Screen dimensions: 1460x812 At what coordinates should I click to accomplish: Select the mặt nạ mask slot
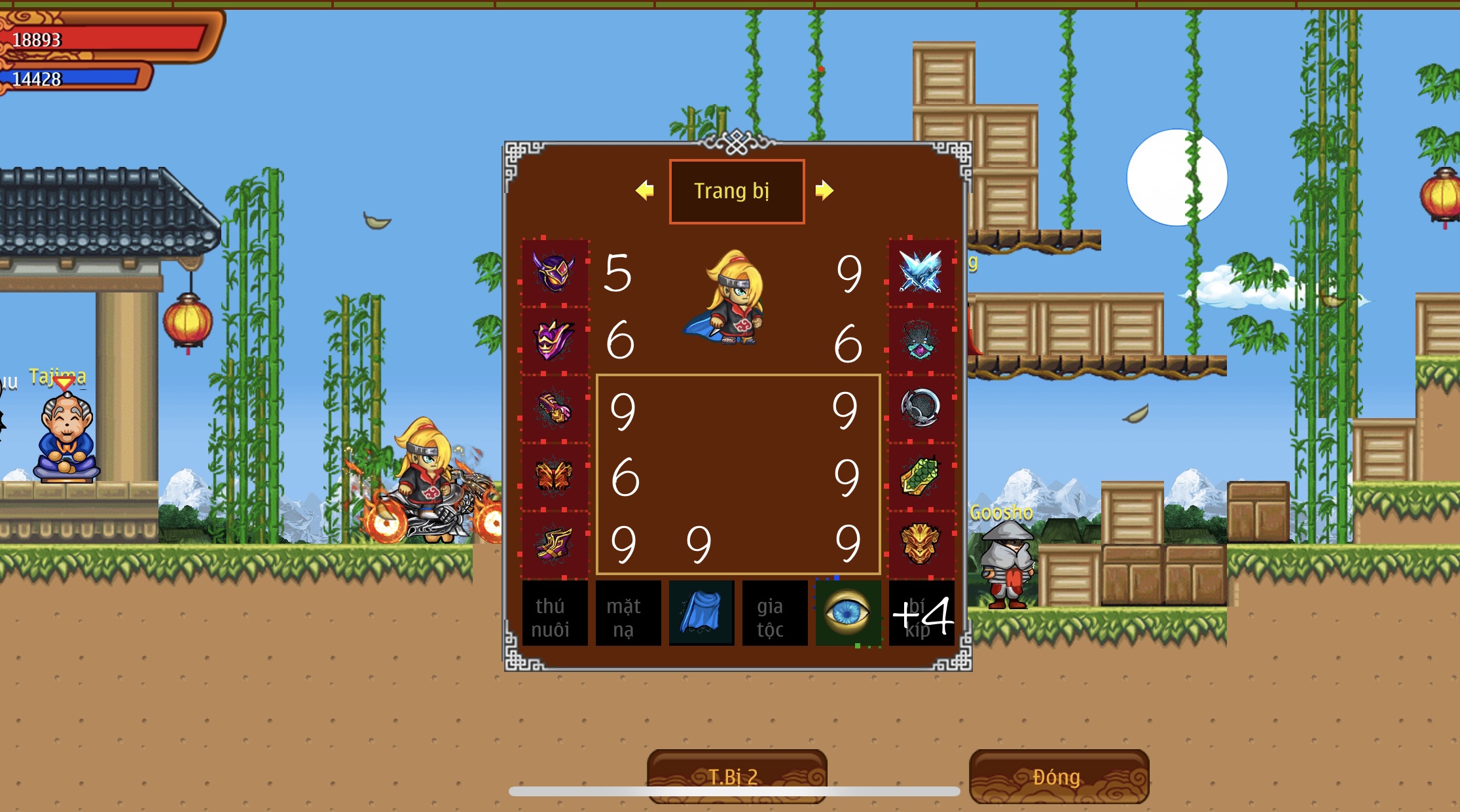click(628, 614)
